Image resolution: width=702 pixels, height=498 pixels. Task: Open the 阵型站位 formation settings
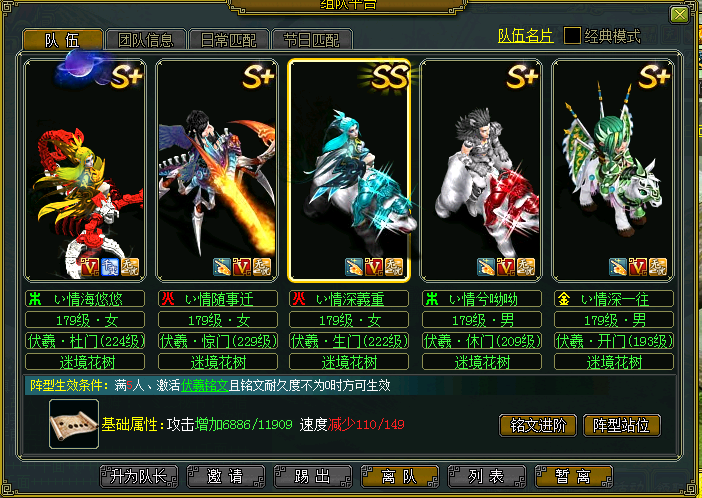[621, 425]
